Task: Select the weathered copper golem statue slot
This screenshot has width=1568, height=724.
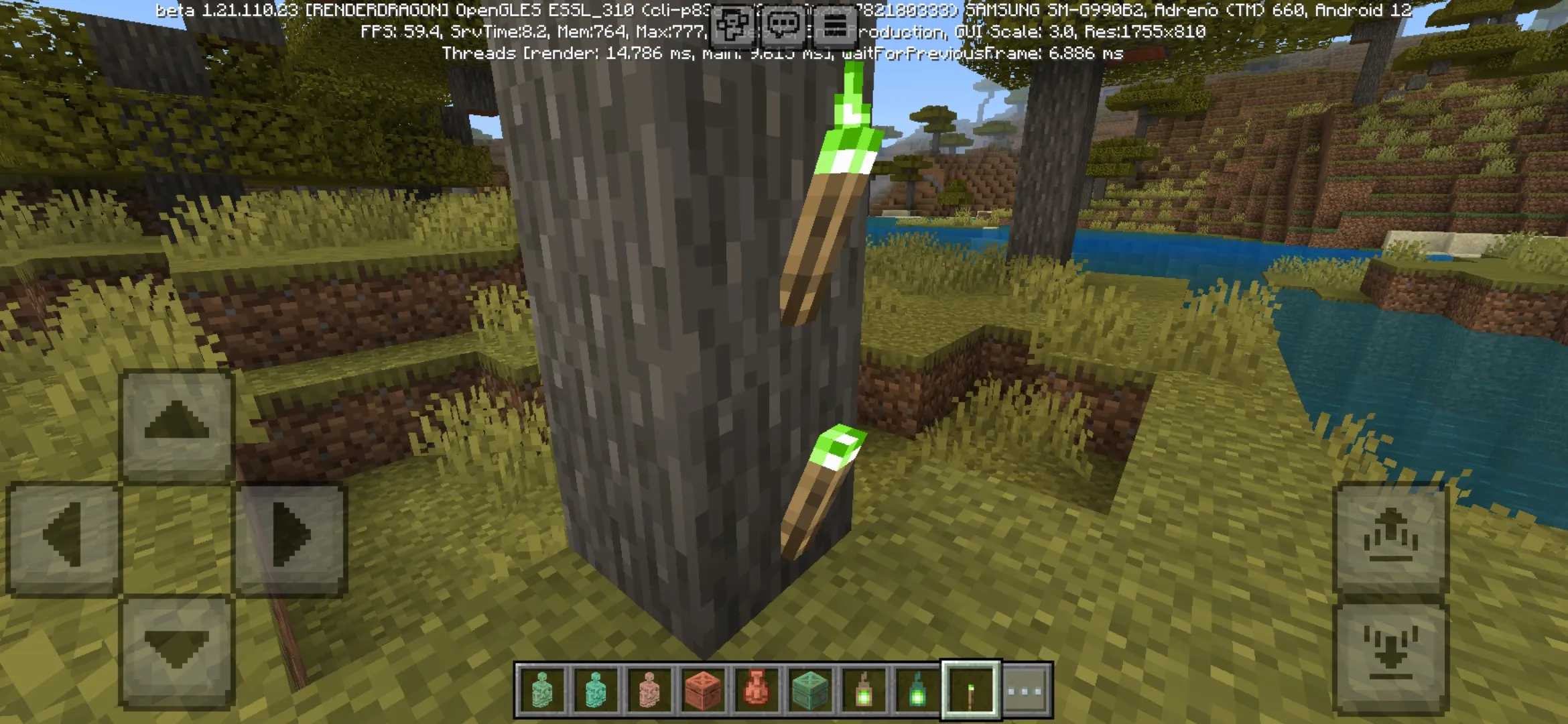Action: 542,690
